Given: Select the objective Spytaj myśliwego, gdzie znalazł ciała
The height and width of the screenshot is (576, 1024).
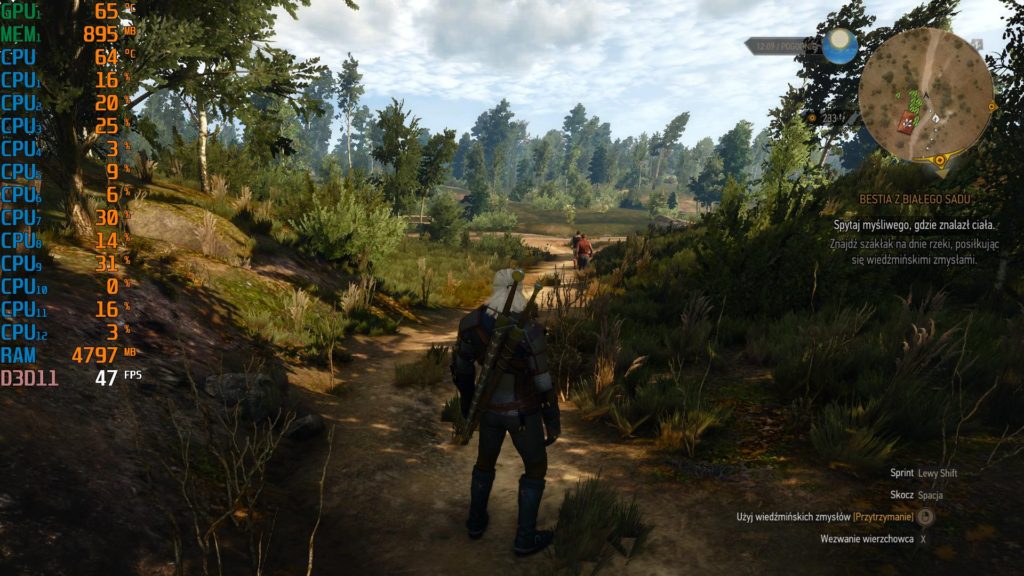Looking at the screenshot, I should [x=915, y=226].
